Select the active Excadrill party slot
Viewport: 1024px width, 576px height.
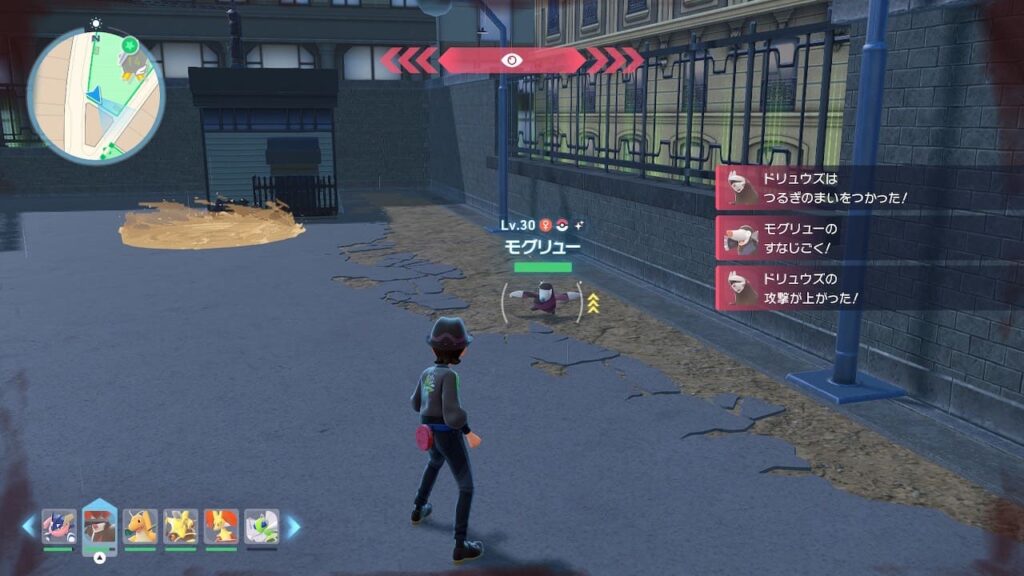coord(100,526)
